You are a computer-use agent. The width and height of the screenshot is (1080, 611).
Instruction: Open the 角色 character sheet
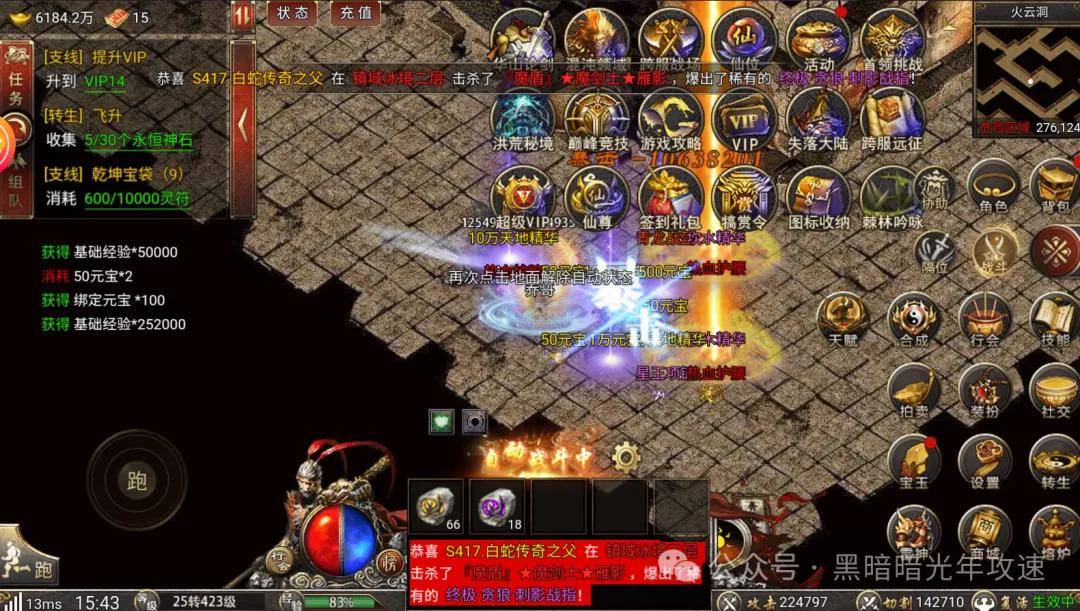[x=992, y=187]
